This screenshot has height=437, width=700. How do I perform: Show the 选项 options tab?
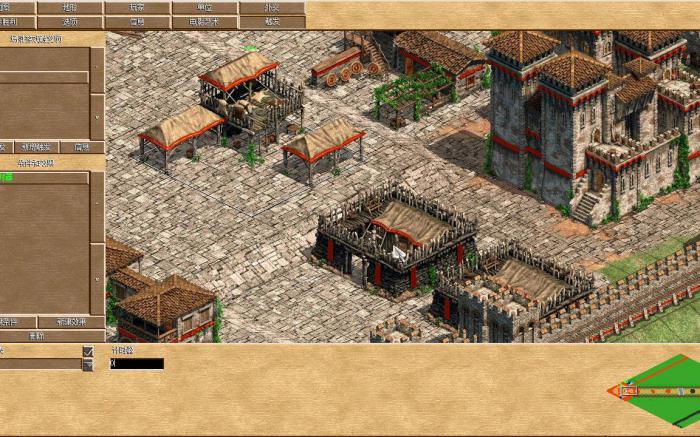pyautogui.click(x=69, y=21)
